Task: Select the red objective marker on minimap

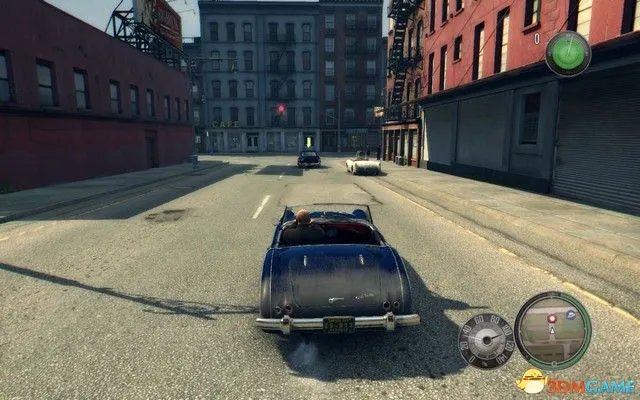Action: click(x=551, y=319)
